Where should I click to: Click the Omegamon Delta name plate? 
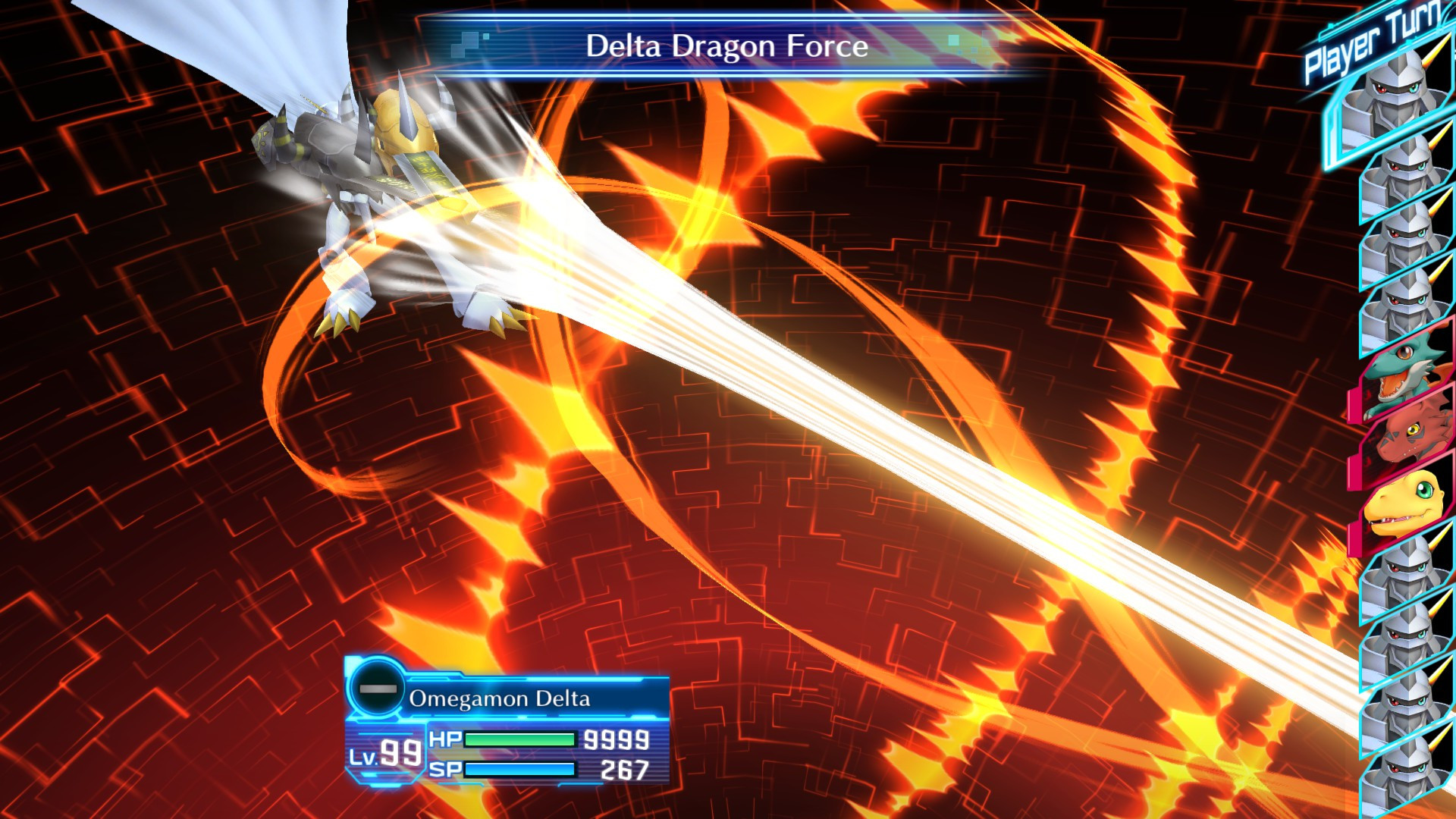tap(500, 700)
